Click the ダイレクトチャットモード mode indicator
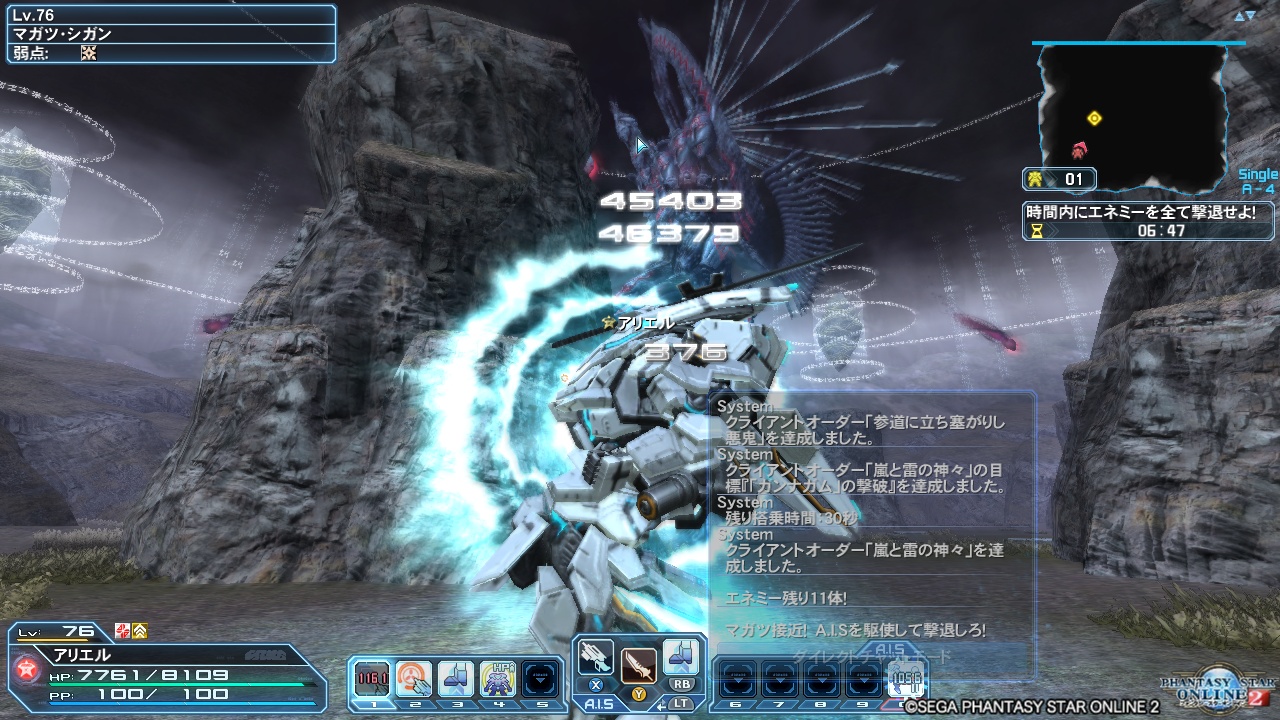1280x720 pixels. [869, 655]
